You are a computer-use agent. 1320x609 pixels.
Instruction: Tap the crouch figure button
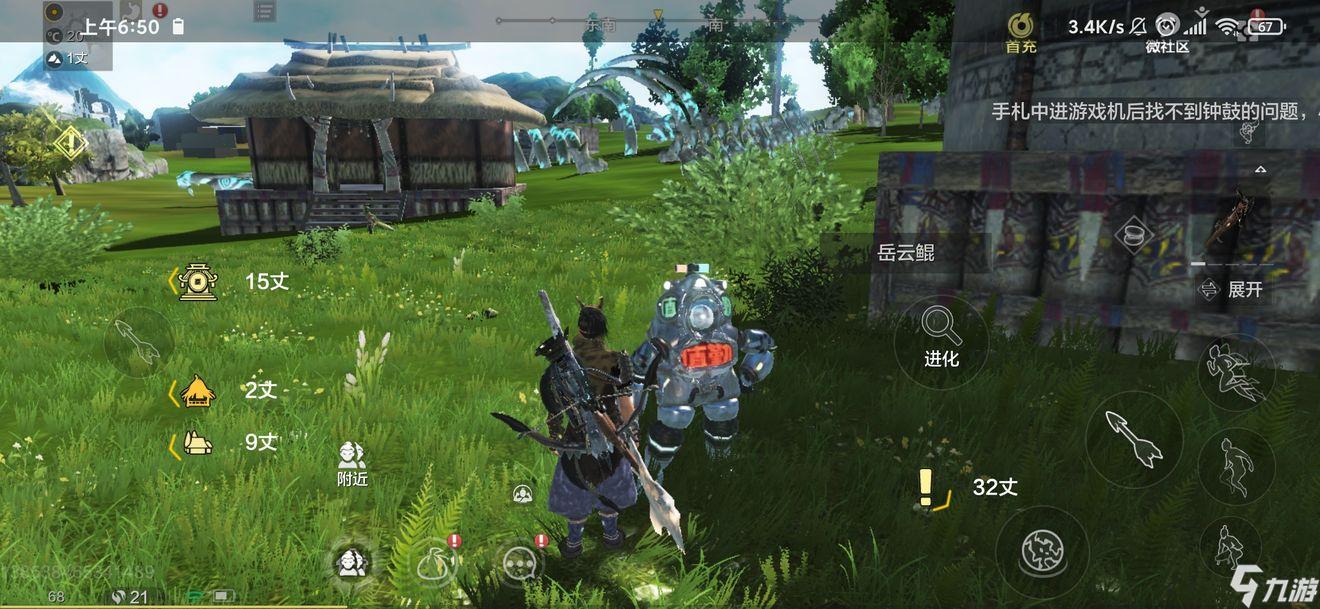[x=1228, y=546]
